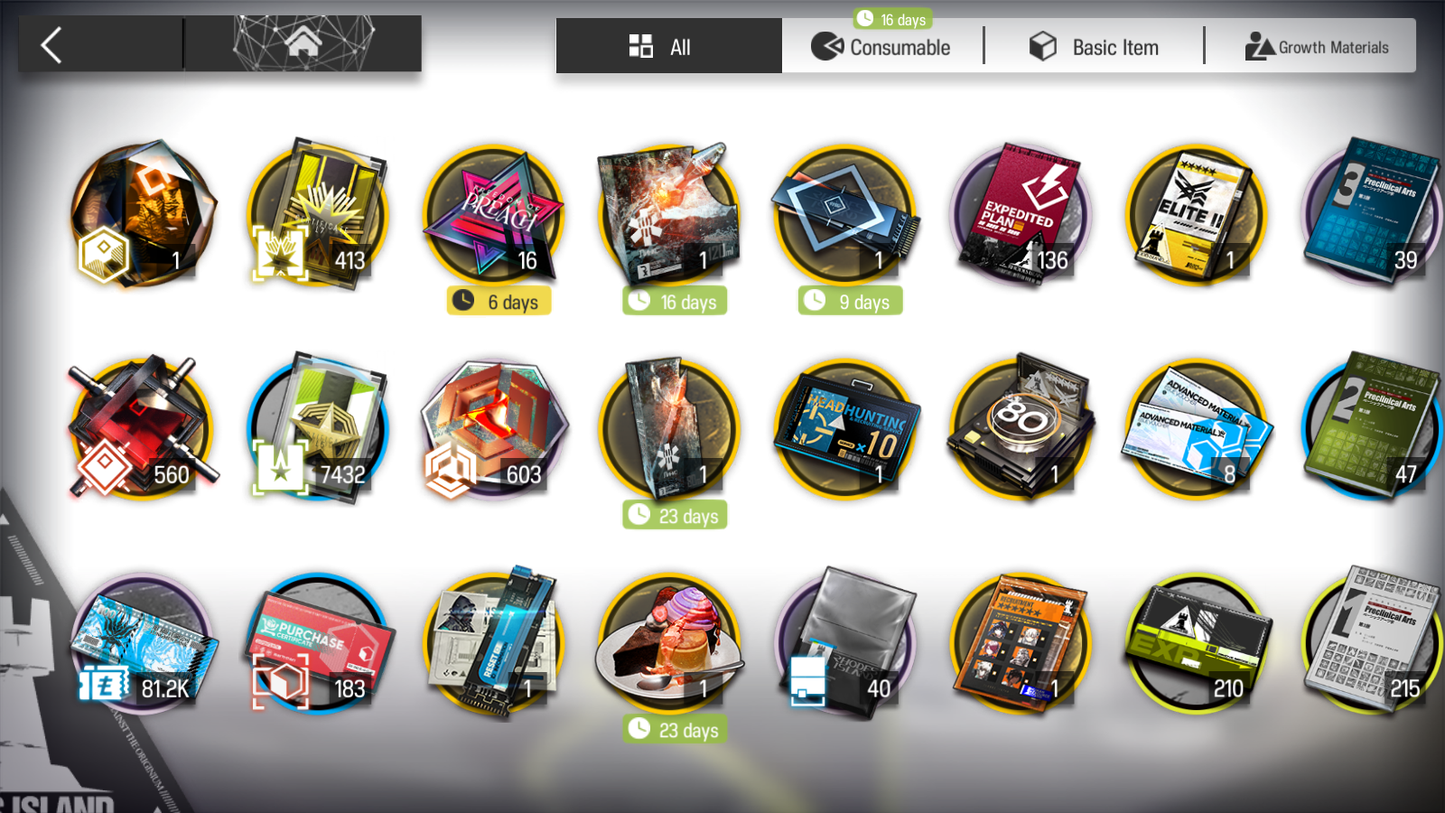
Task: Select the Preclinical Arts blue book 3
Action: pyautogui.click(x=1372, y=212)
